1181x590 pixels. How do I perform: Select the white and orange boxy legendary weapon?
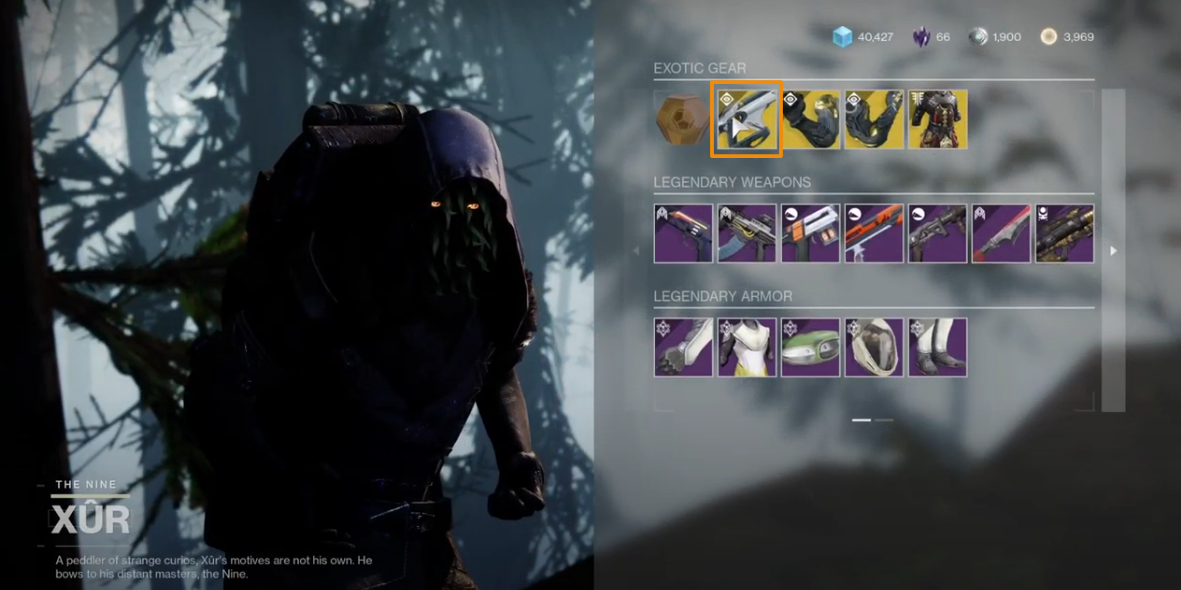(811, 234)
